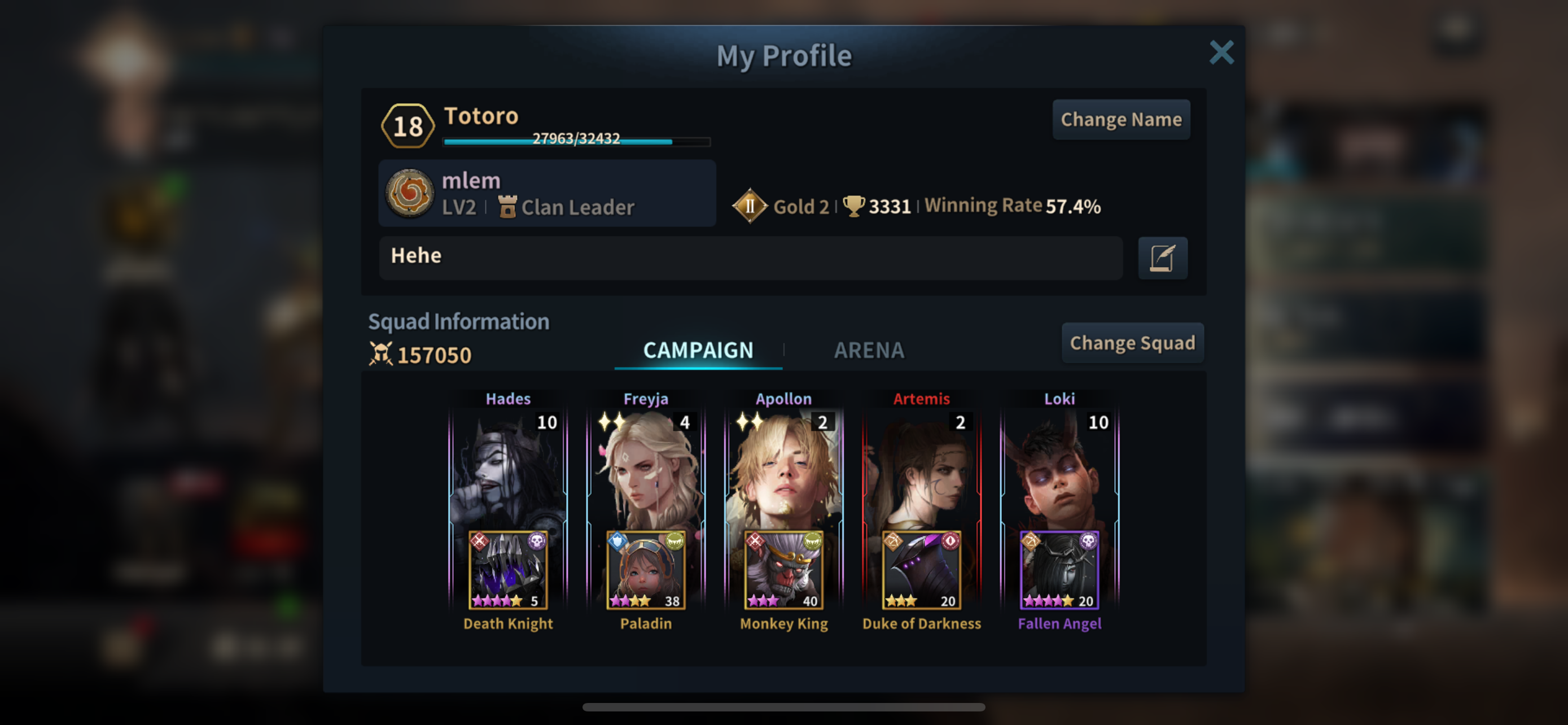
Task: View the Apollon hero card
Action: click(x=783, y=469)
